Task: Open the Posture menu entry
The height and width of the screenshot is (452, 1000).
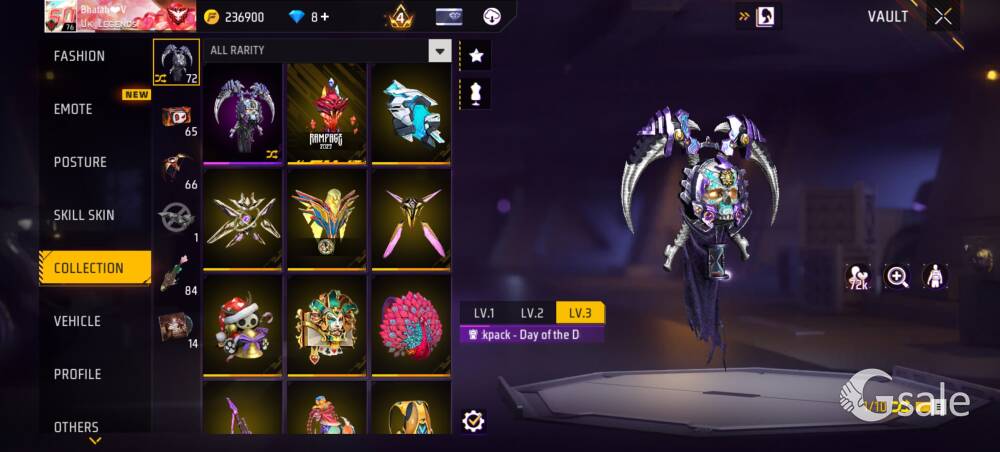Action: tap(80, 163)
